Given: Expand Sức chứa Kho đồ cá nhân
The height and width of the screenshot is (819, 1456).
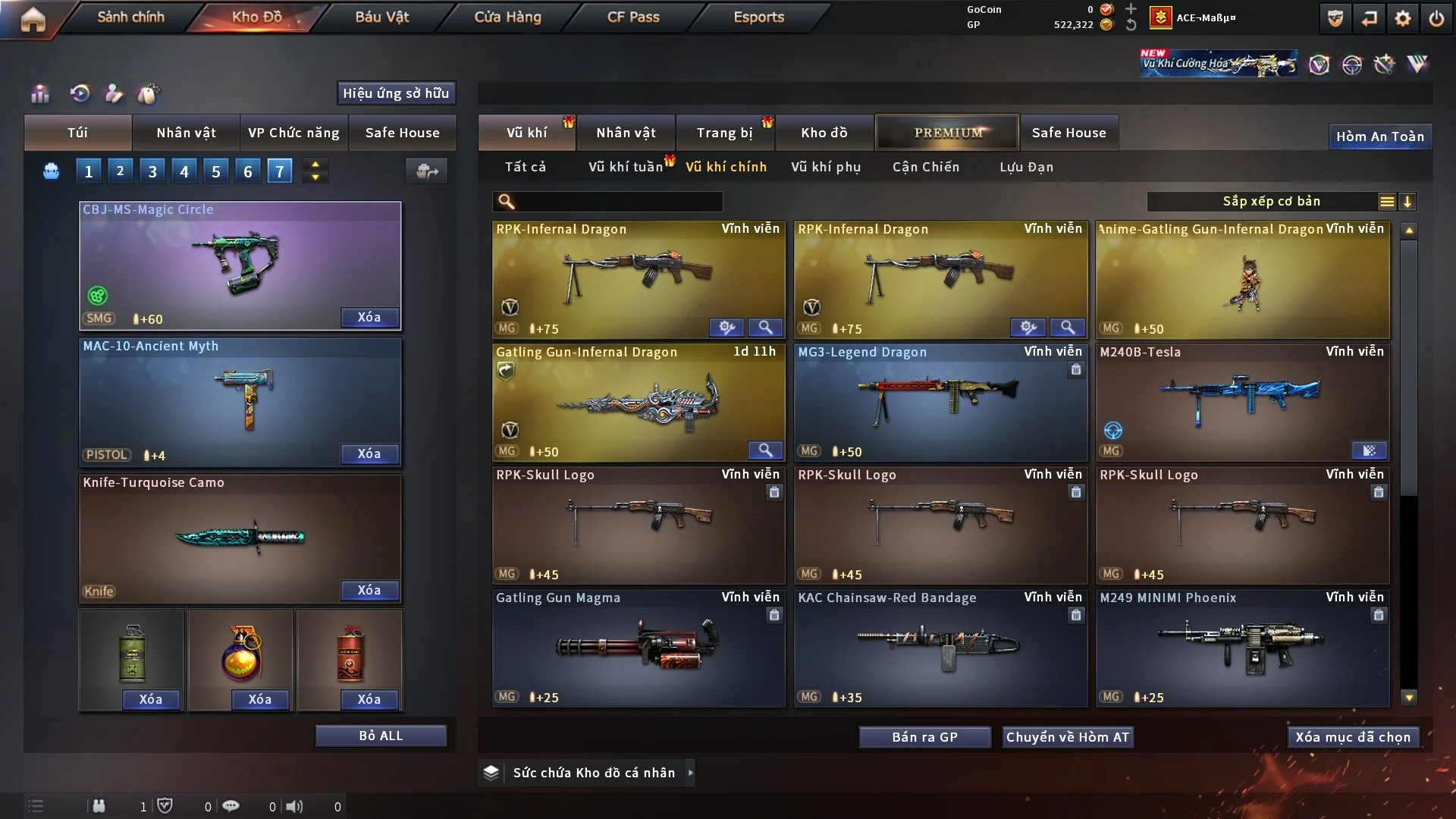Looking at the screenshot, I should pos(690,773).
